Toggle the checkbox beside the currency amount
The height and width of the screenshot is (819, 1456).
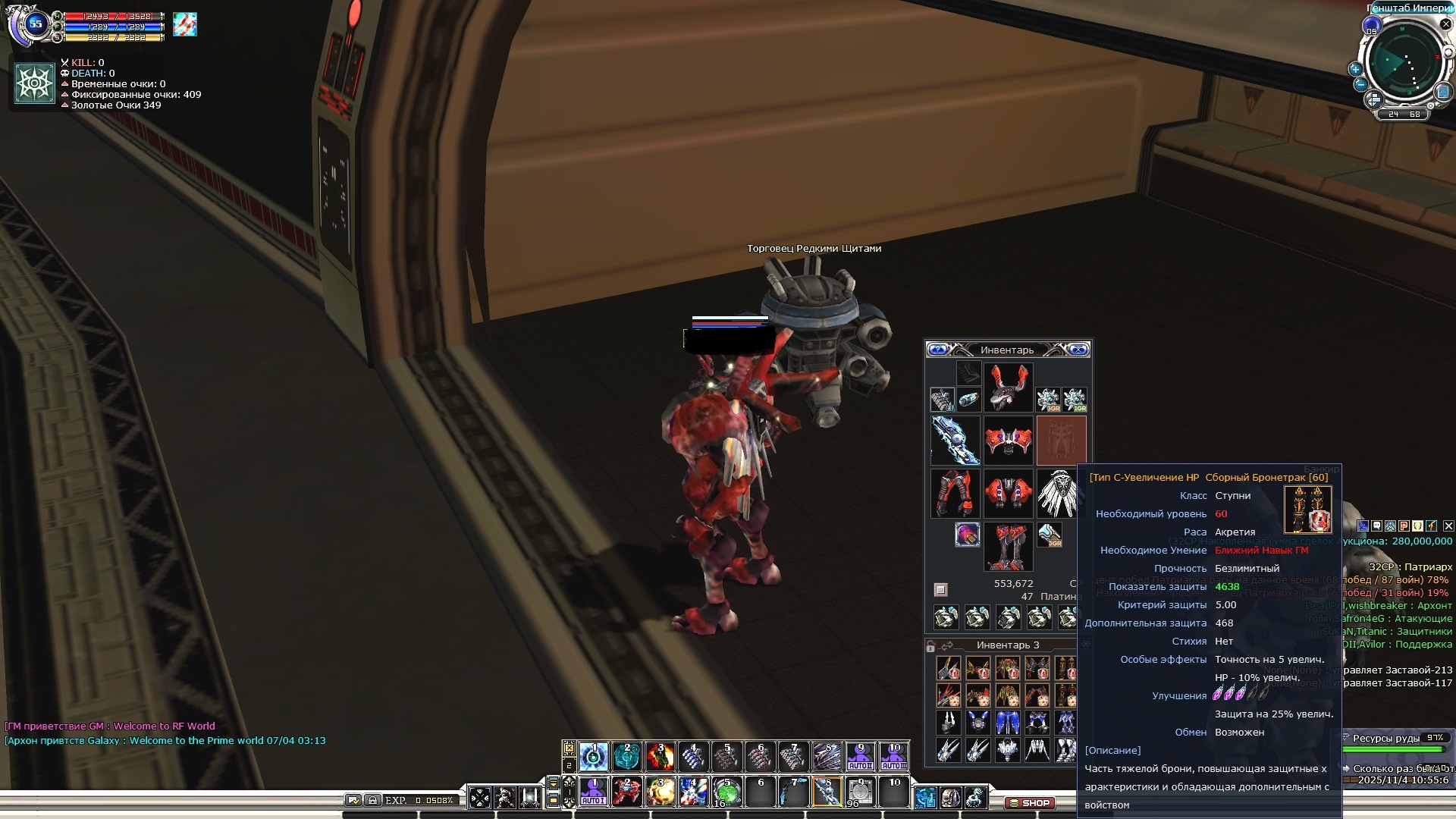(x=941, y=589)
